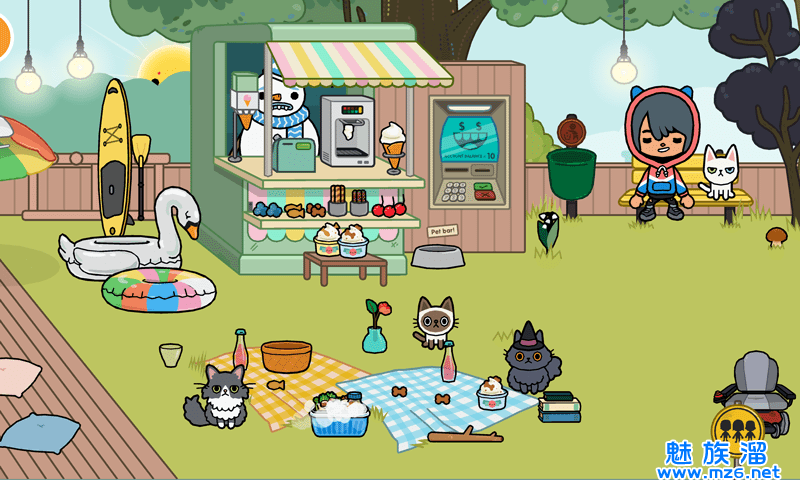Tap the orange round button at screen edge
Screen dimensions: 800x480
coord(3,35)
